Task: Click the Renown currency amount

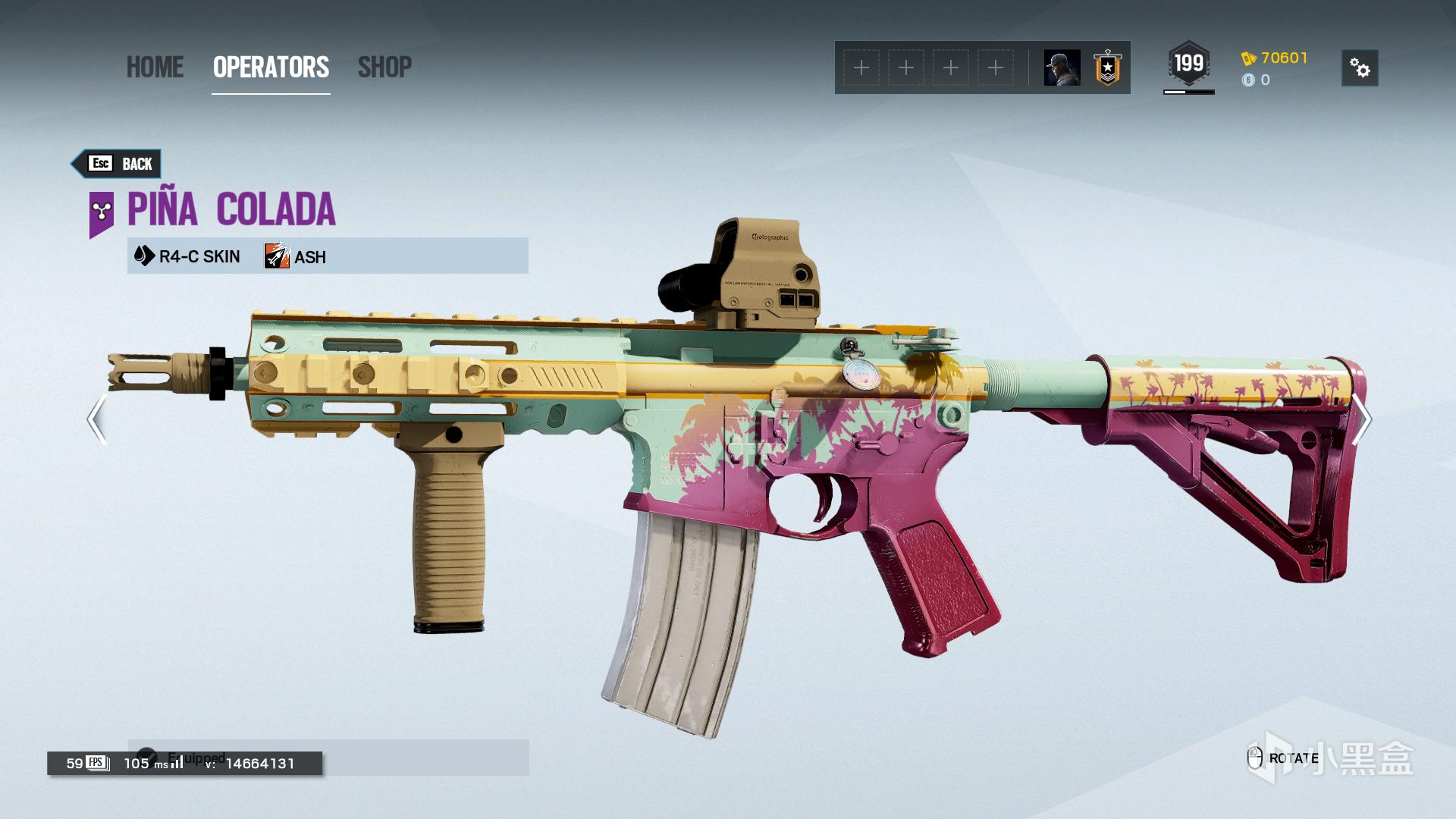Action: pos(1283,58)
